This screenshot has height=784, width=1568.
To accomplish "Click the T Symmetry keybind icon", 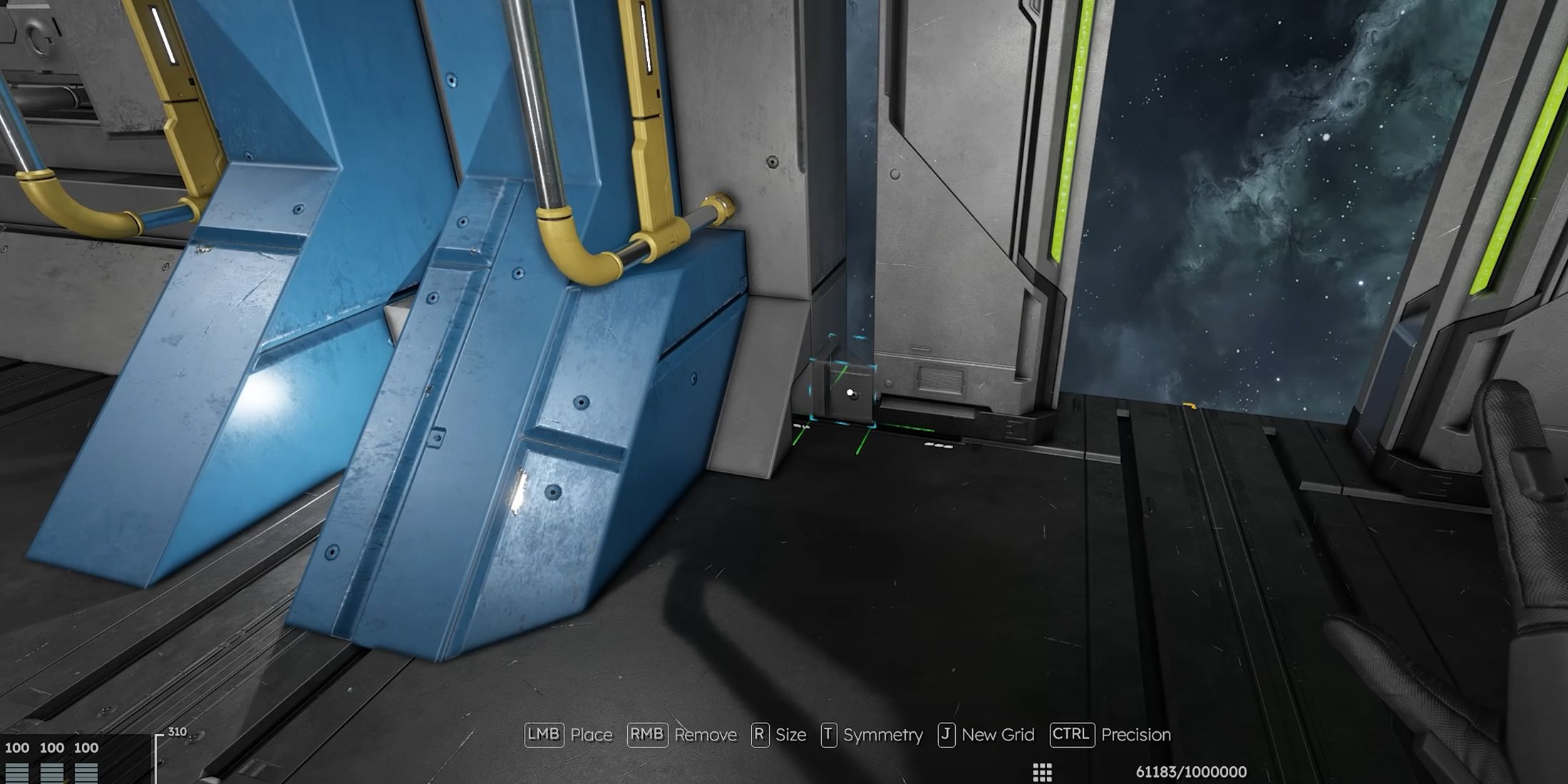I will tap(830, 735).
